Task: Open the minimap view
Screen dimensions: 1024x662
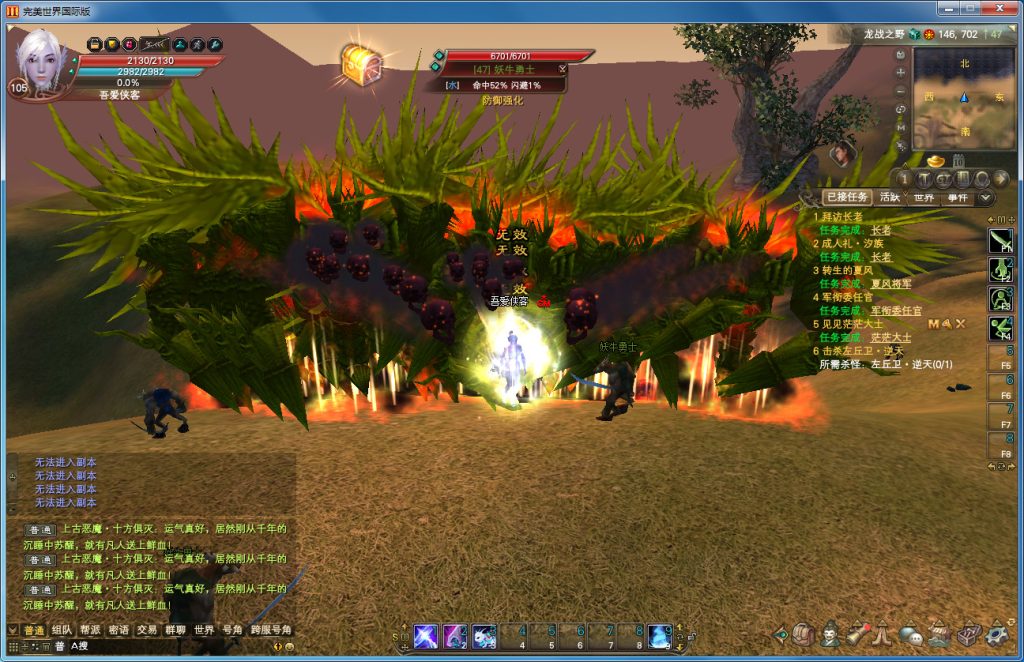Action: (x=964, y=98)
